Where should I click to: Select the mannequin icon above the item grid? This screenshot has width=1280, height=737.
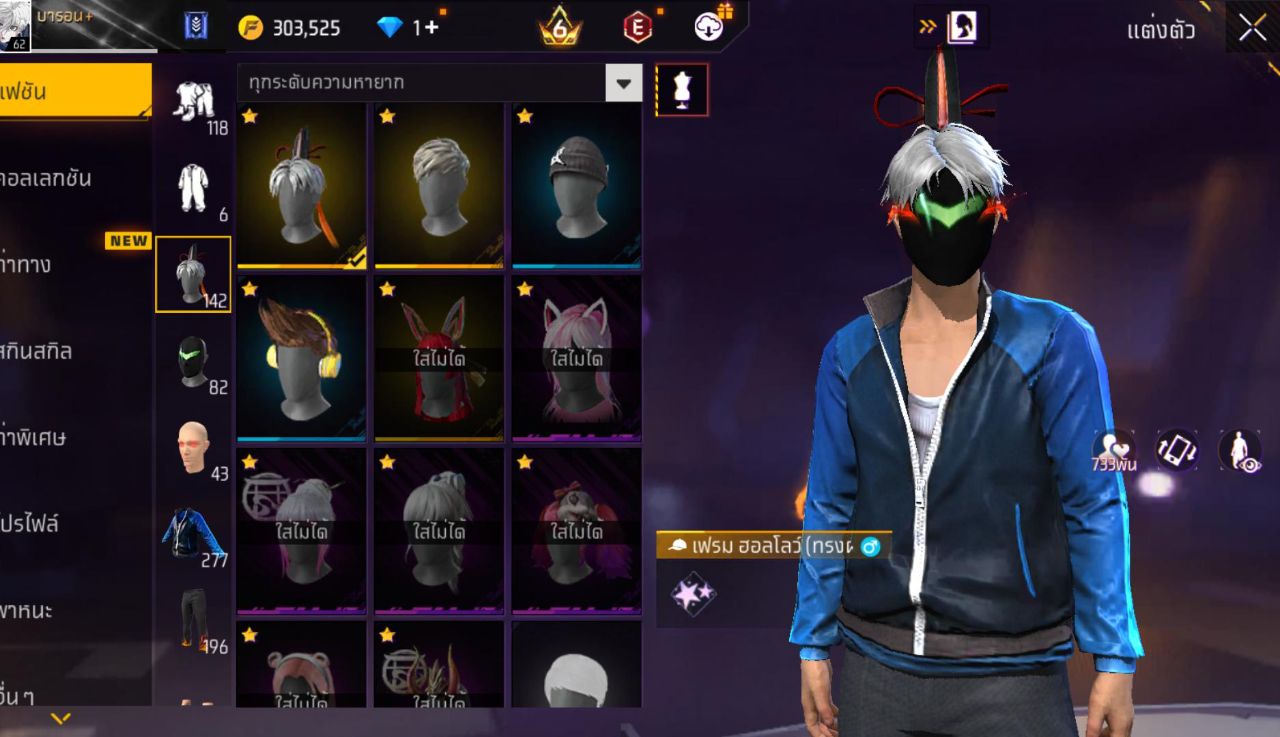click(681, 89)
